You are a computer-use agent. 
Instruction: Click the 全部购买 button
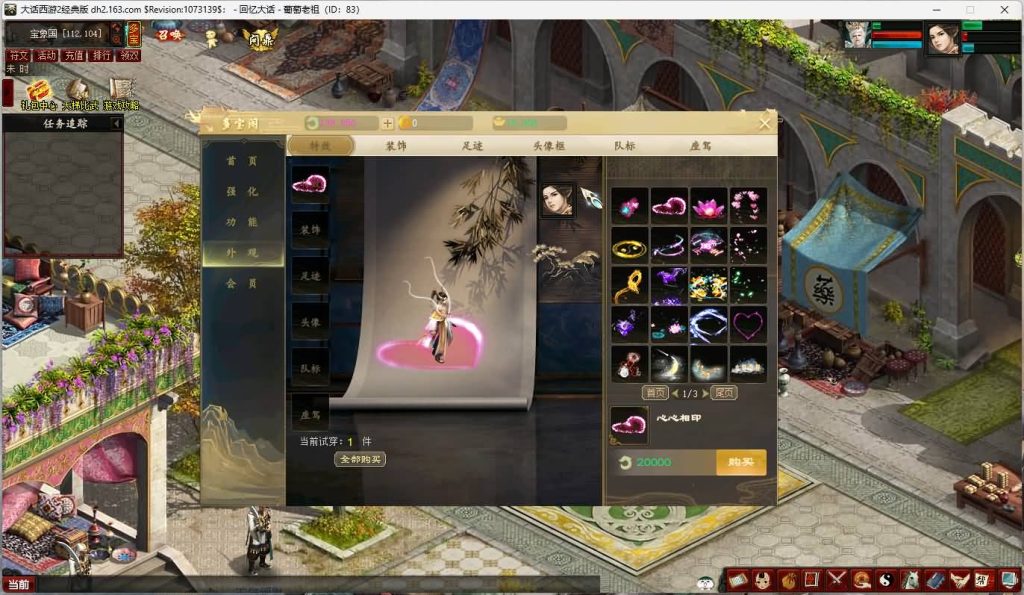[359, 460]
